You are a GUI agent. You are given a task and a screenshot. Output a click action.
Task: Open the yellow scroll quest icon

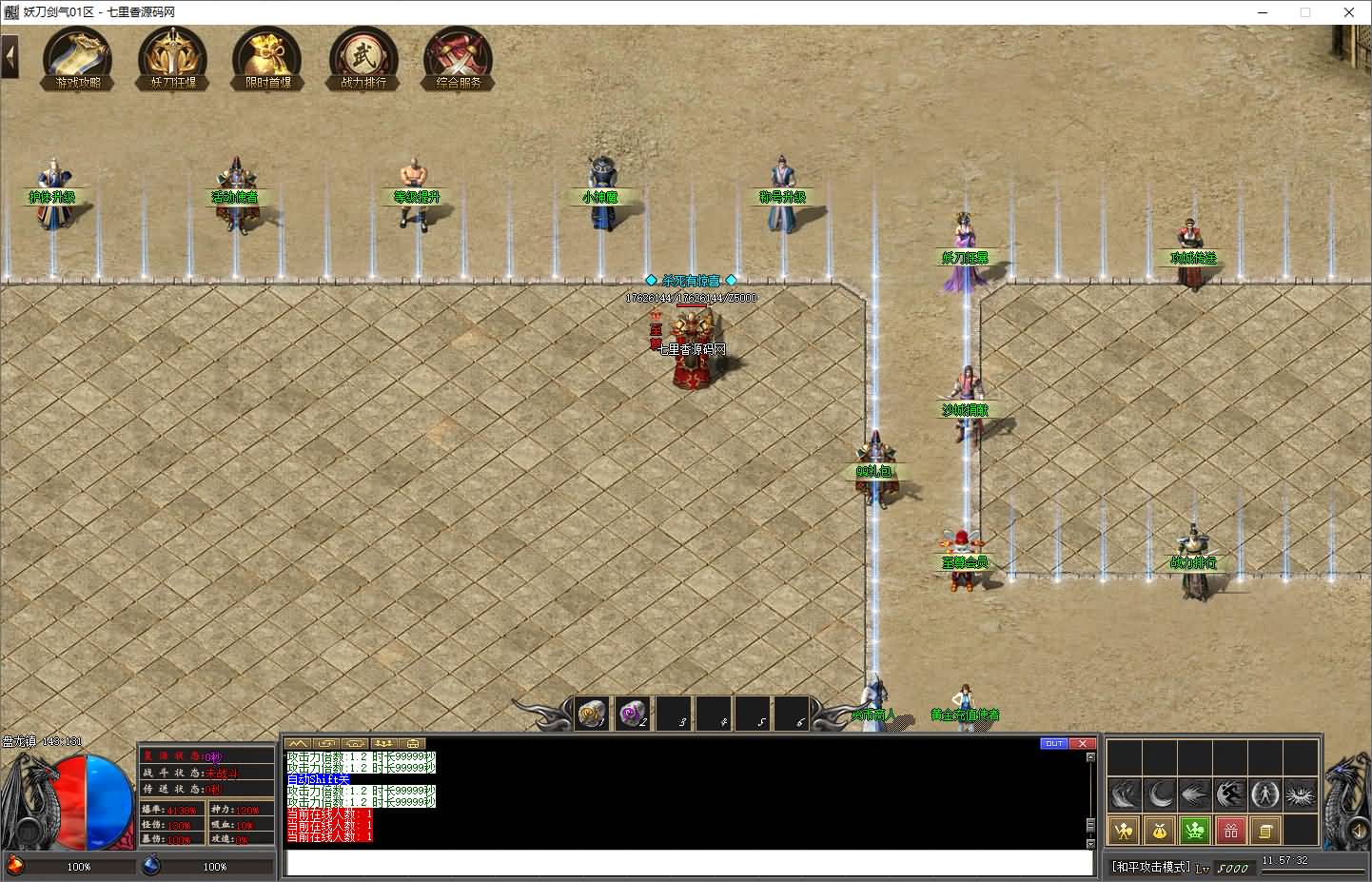[x=1264, y=831]
